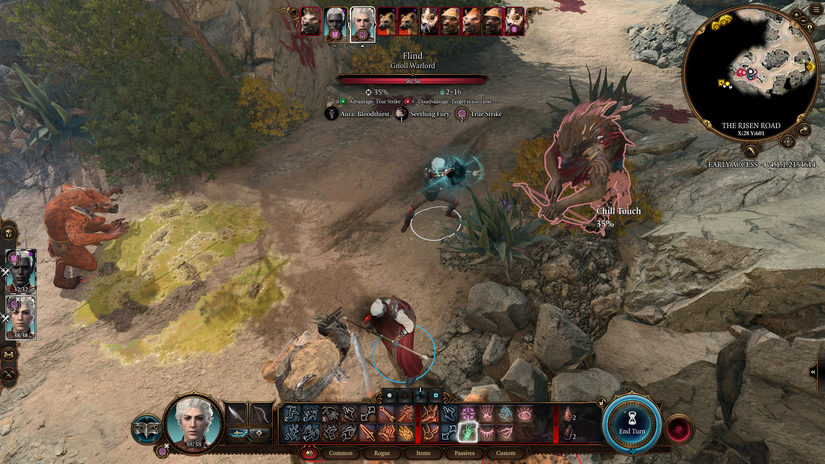Use the upper red potion in quick slots
The height and width of the screenshot is (464, 825).
(567, 415)
